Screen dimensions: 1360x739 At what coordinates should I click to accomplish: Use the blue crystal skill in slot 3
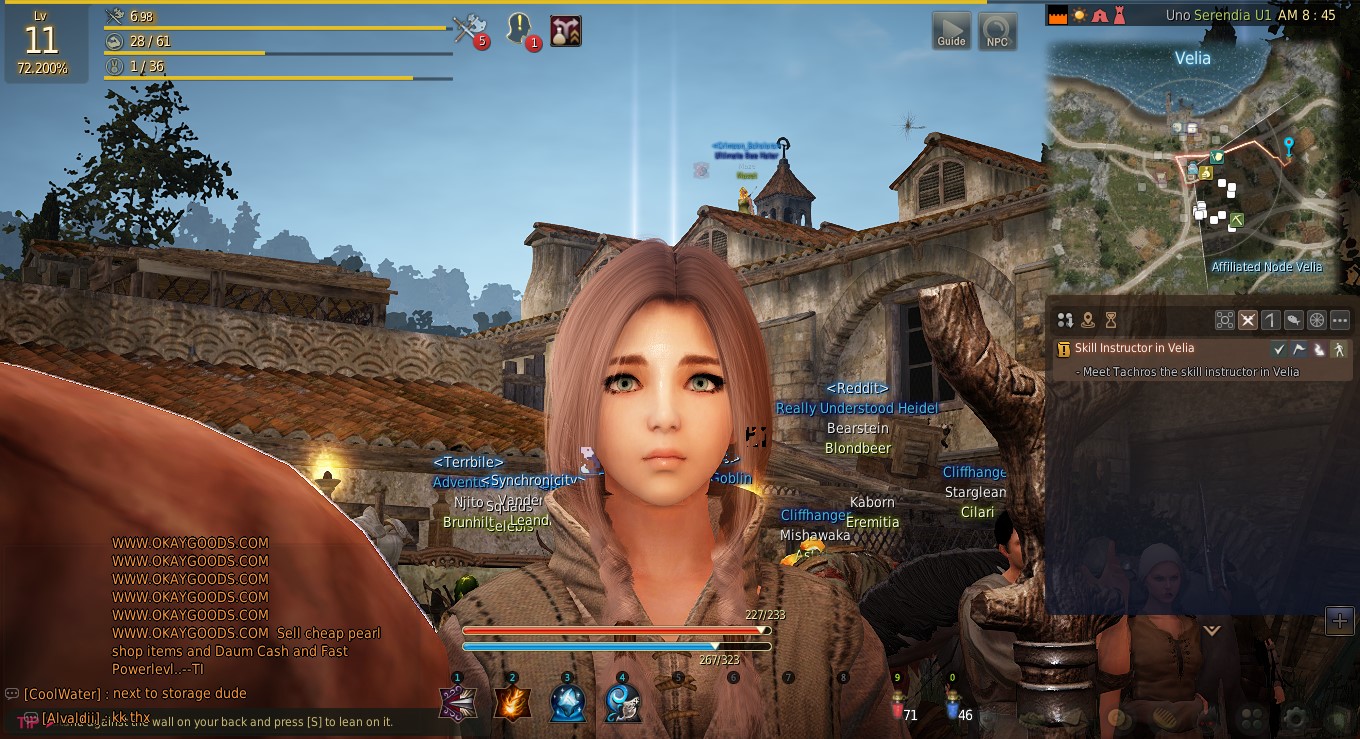pyautogui.click(x=568, y=704)
